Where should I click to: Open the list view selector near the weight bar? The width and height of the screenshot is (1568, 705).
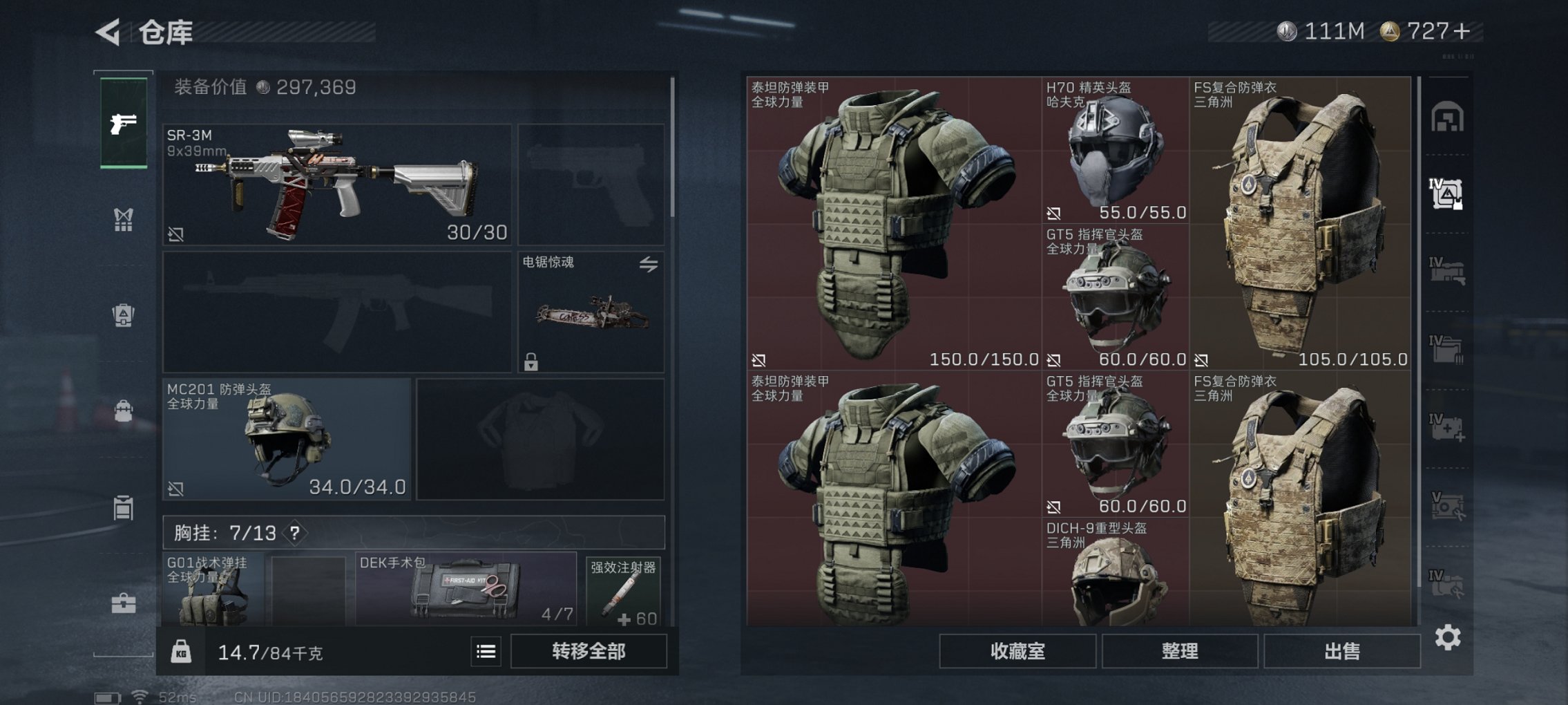tap(487, 650)
